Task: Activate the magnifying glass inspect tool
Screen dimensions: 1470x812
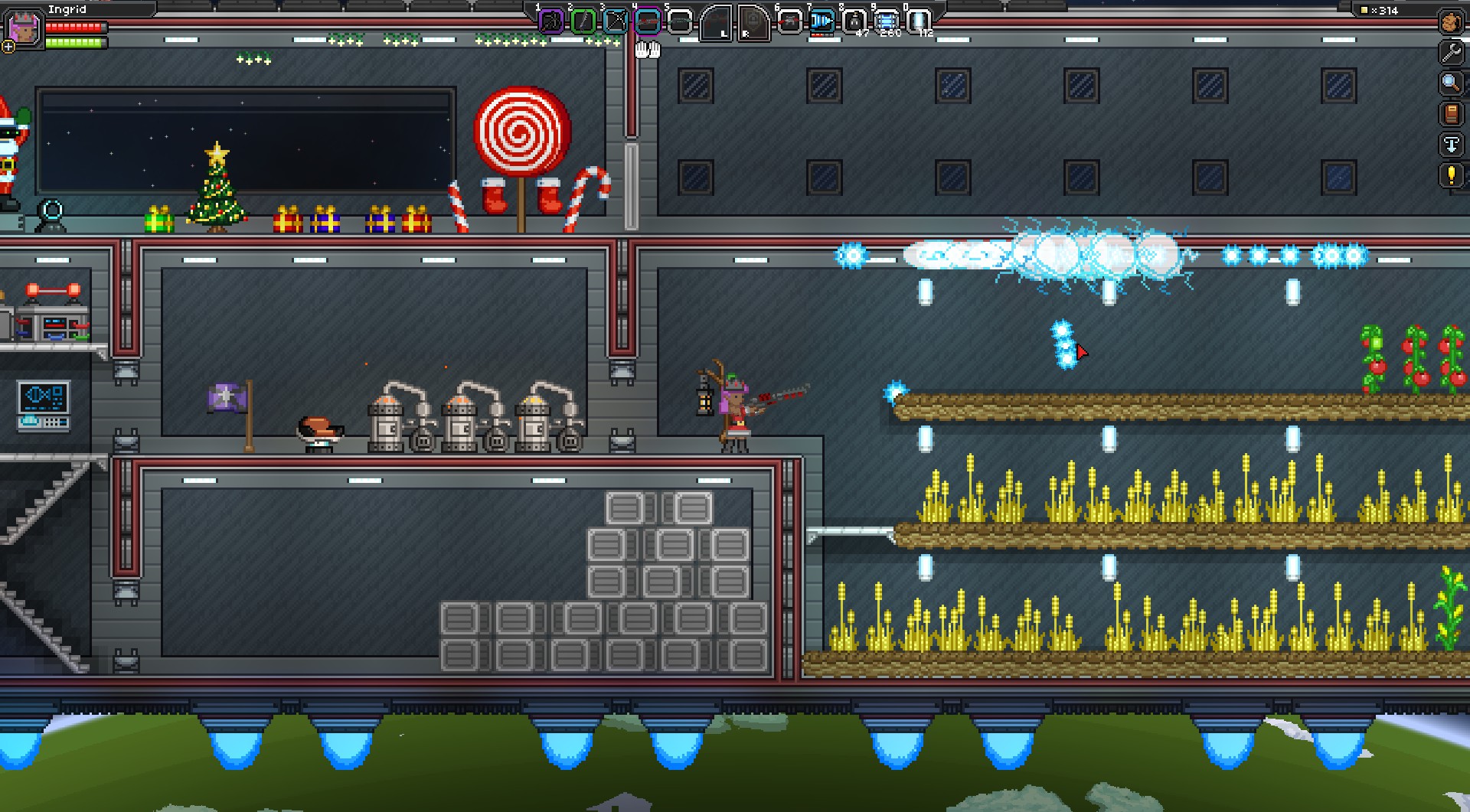Action: pos(1451,83)
